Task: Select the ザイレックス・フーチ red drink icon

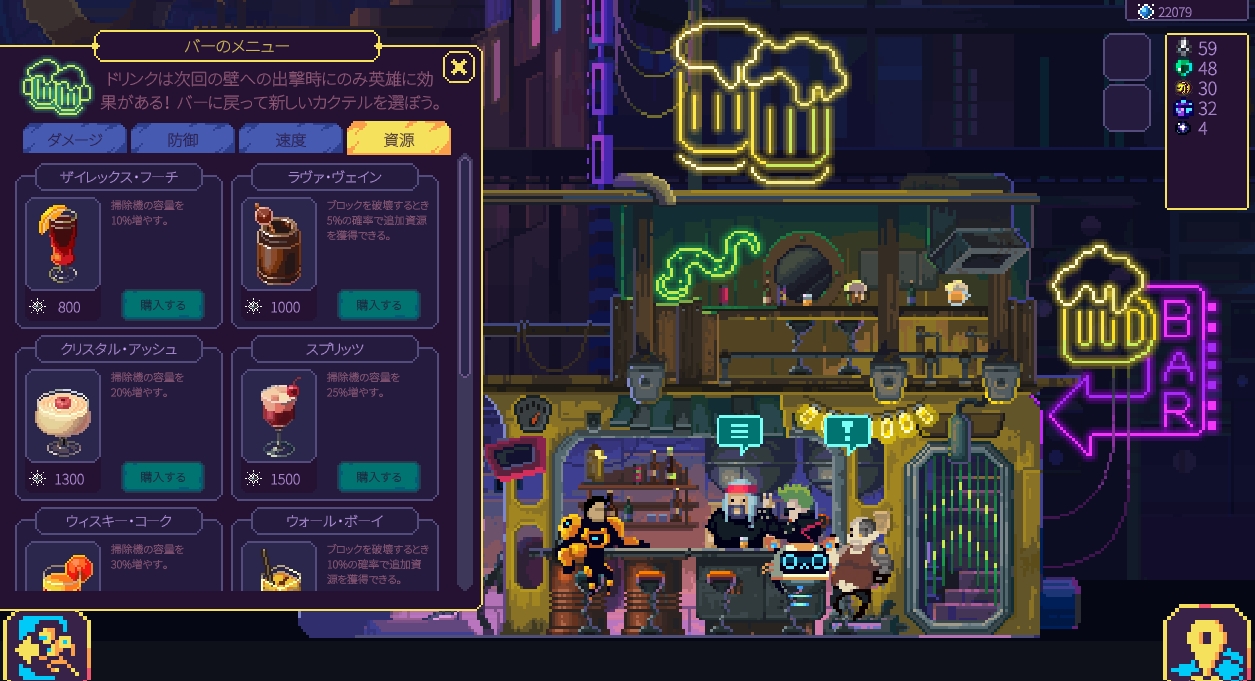Action: [63, 243]
